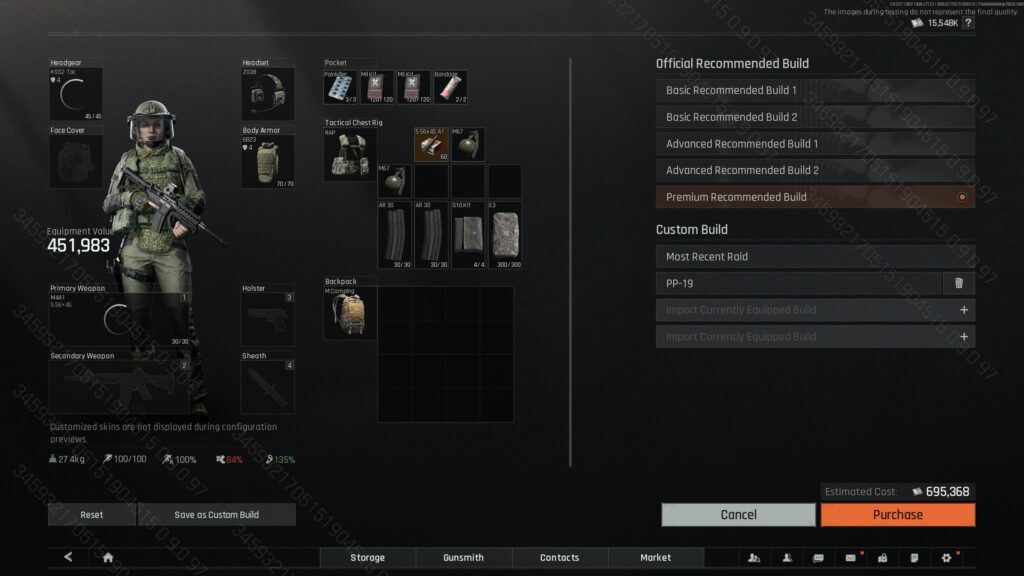Viewport: 1024px width, 576px height.
Task: Load the Most Recent Raid build
Action: pos(814,257)
